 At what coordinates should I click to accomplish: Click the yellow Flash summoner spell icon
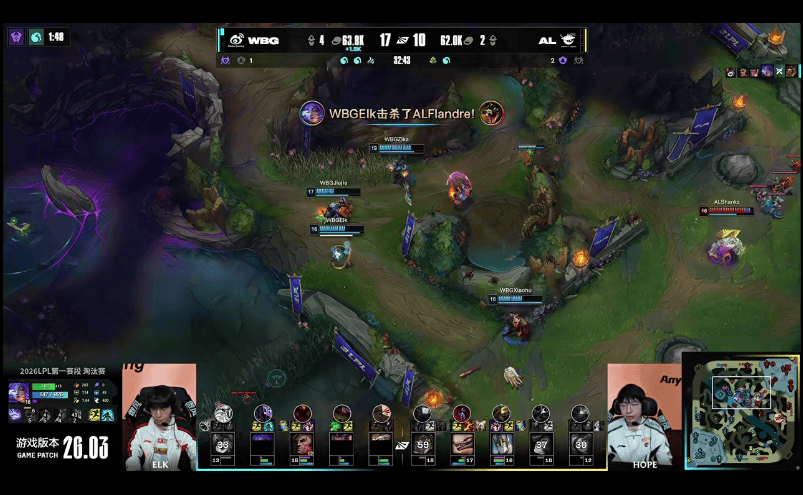coord(93,414)
